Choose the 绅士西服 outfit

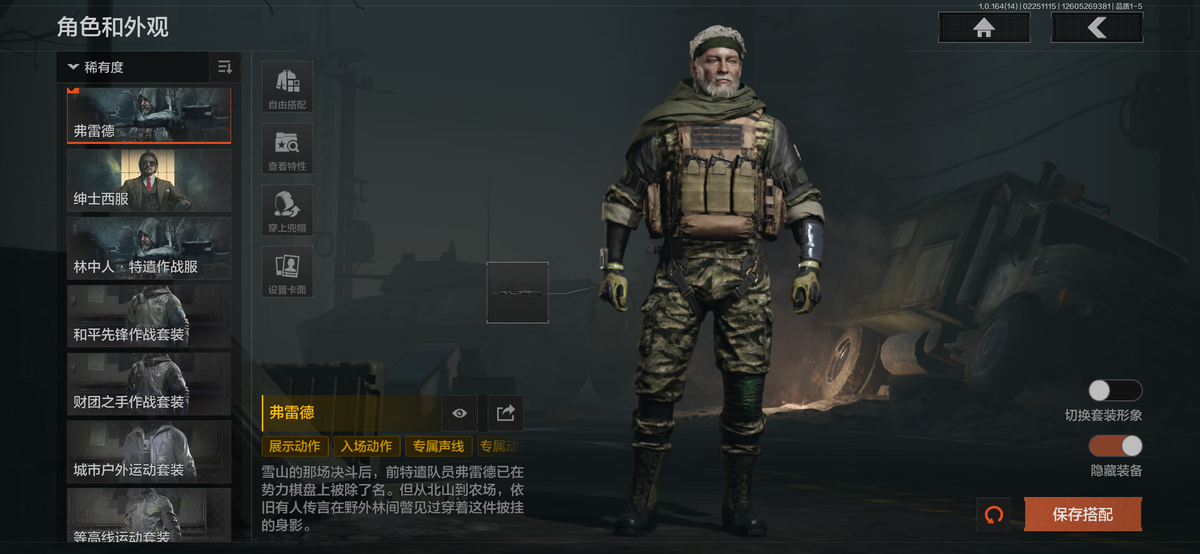coord(149,180)
